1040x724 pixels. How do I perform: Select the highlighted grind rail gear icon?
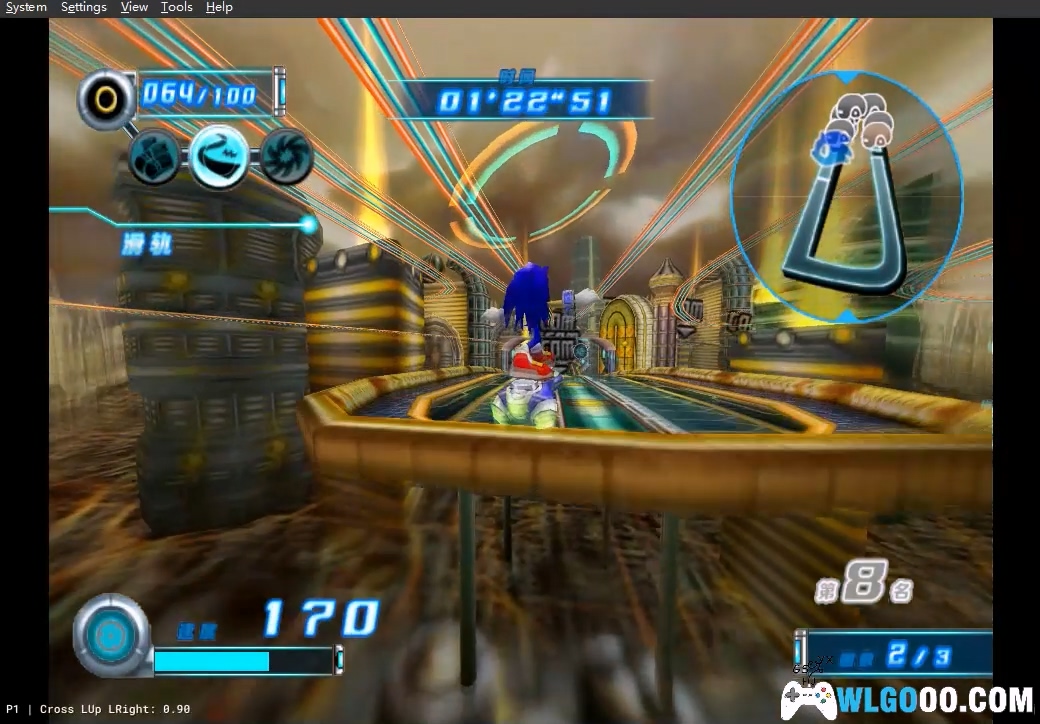pos(220,155)
